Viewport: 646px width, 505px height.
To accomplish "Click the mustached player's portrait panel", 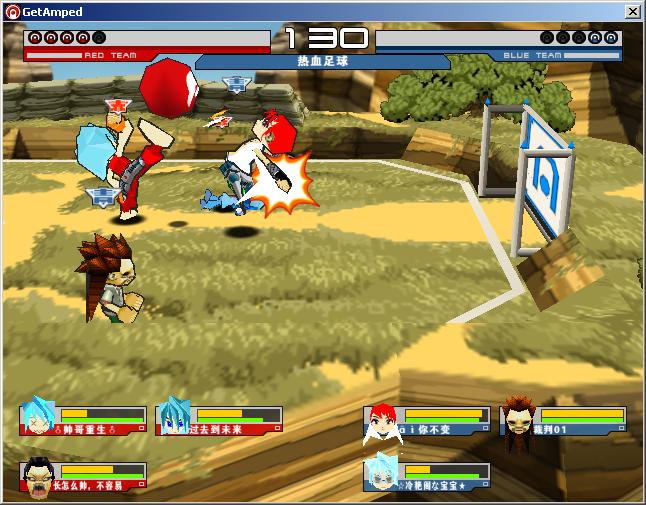I will coord(84,476).
